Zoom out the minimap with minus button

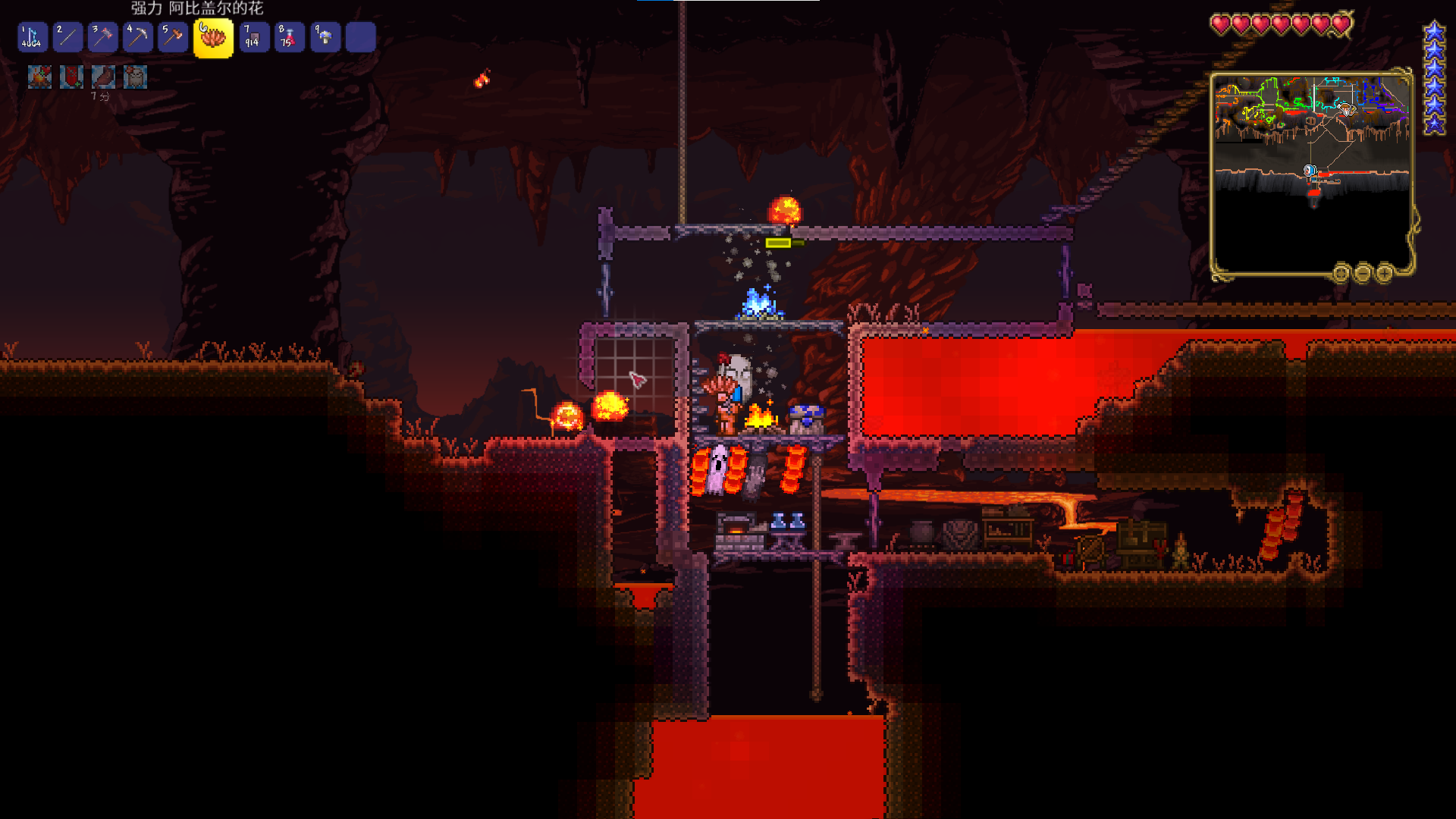[1363, 273]
